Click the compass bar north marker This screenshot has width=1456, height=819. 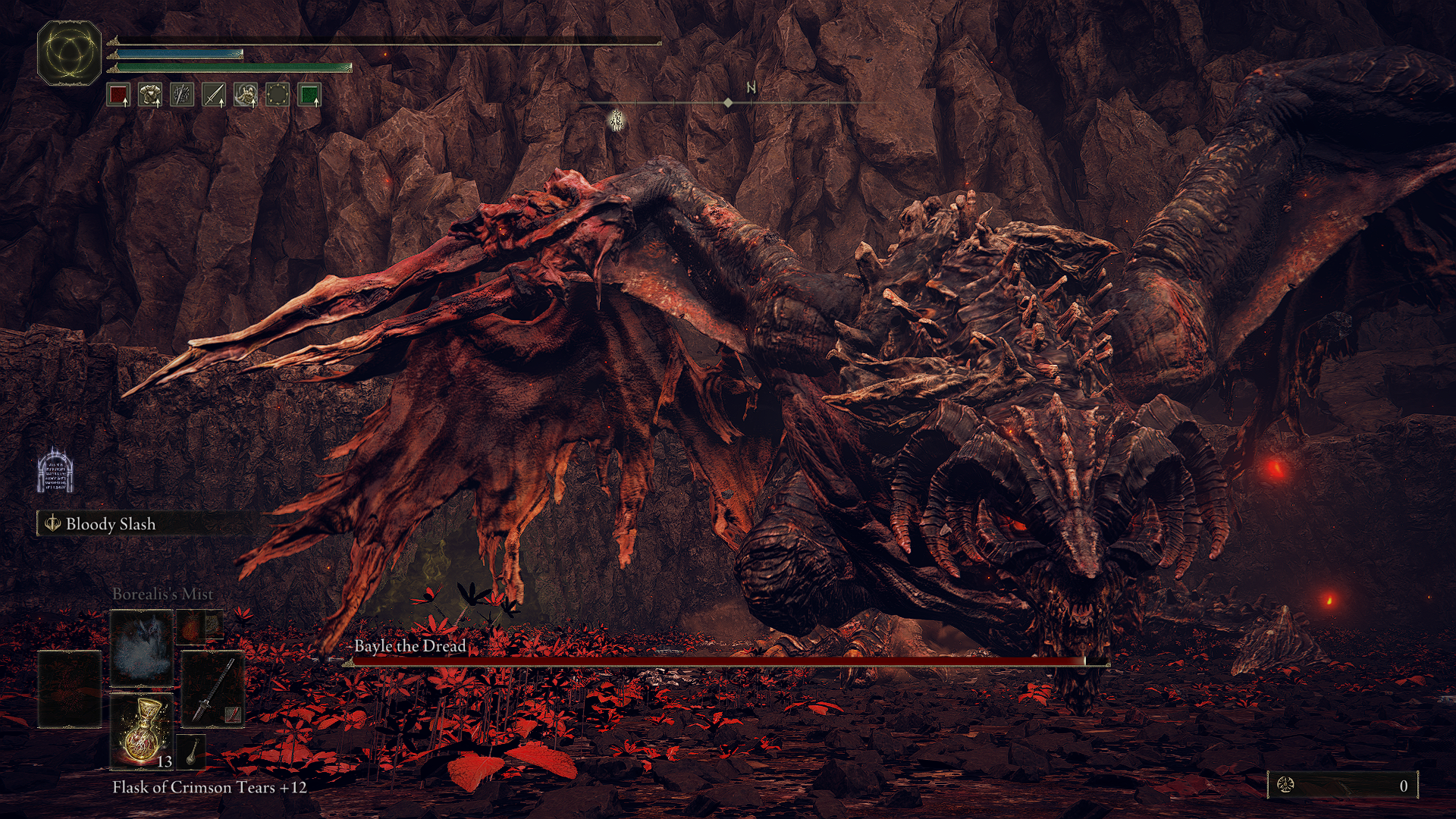(x=751, y=89)
